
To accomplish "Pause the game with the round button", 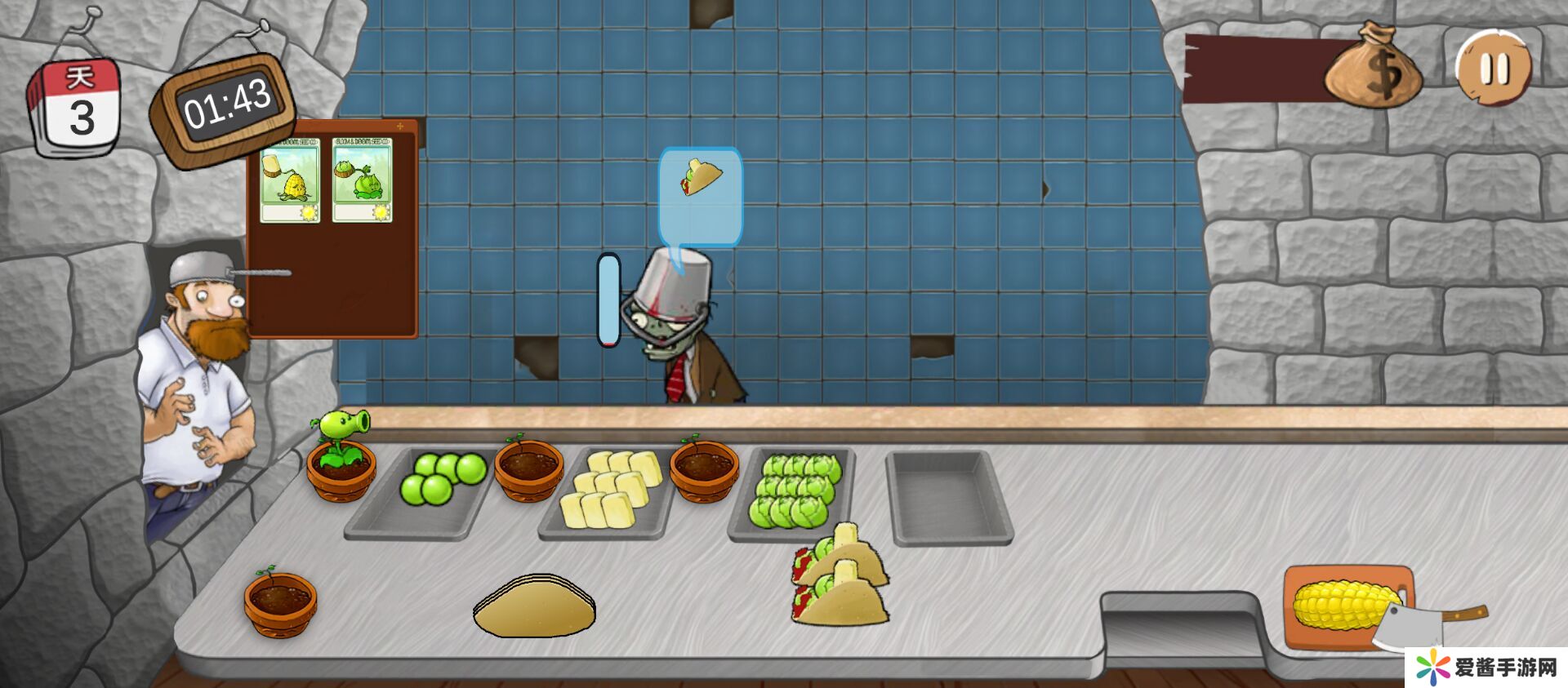I will click(1494, 69).
